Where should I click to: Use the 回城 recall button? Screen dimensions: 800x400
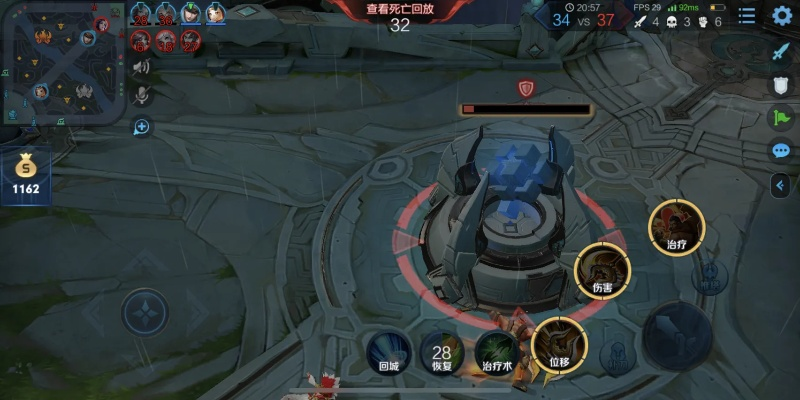point(388,351)
